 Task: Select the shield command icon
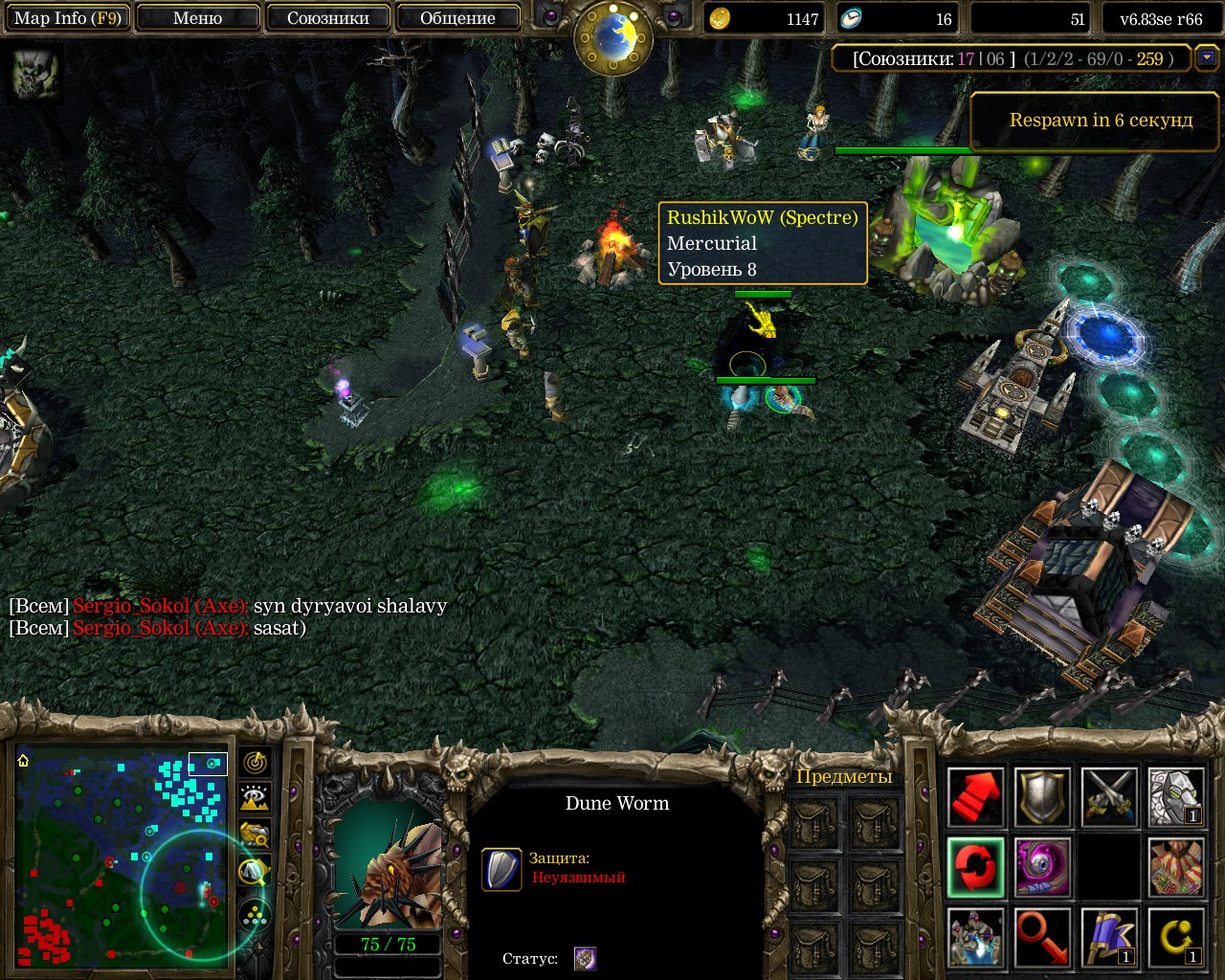tap(1042, 796)
